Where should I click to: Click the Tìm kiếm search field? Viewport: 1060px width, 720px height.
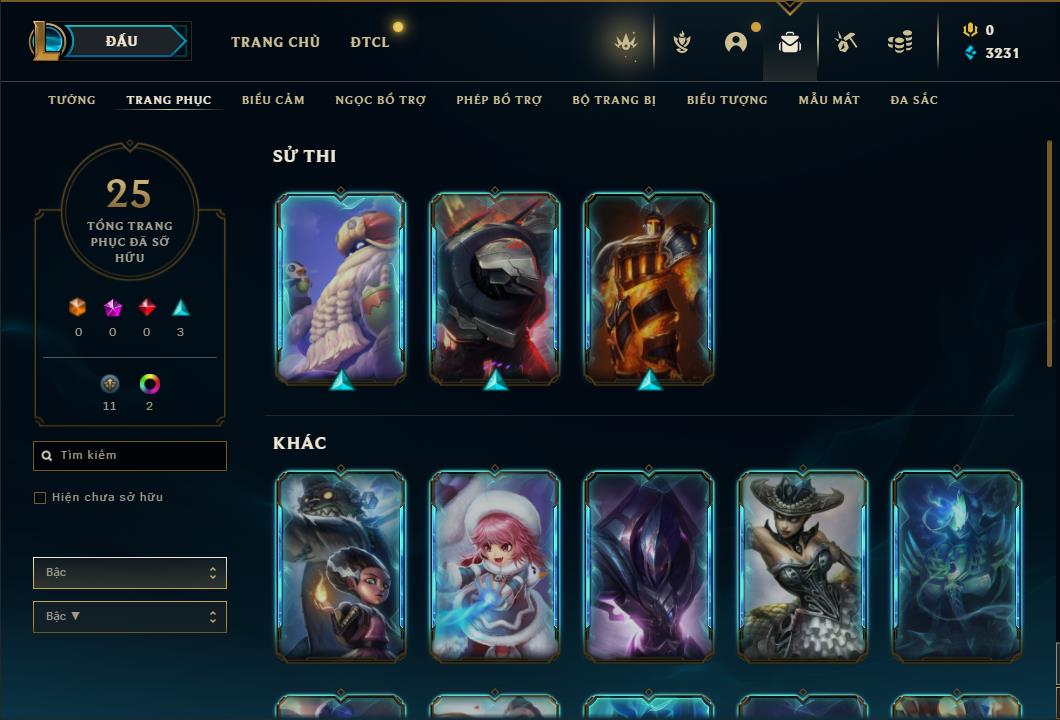click(x=130, y=456)
